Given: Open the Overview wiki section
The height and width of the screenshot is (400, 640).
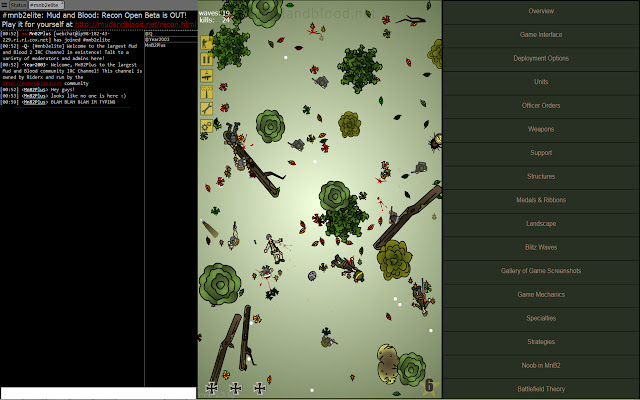Looking at the screenshot, I should (x=541, y=11).
